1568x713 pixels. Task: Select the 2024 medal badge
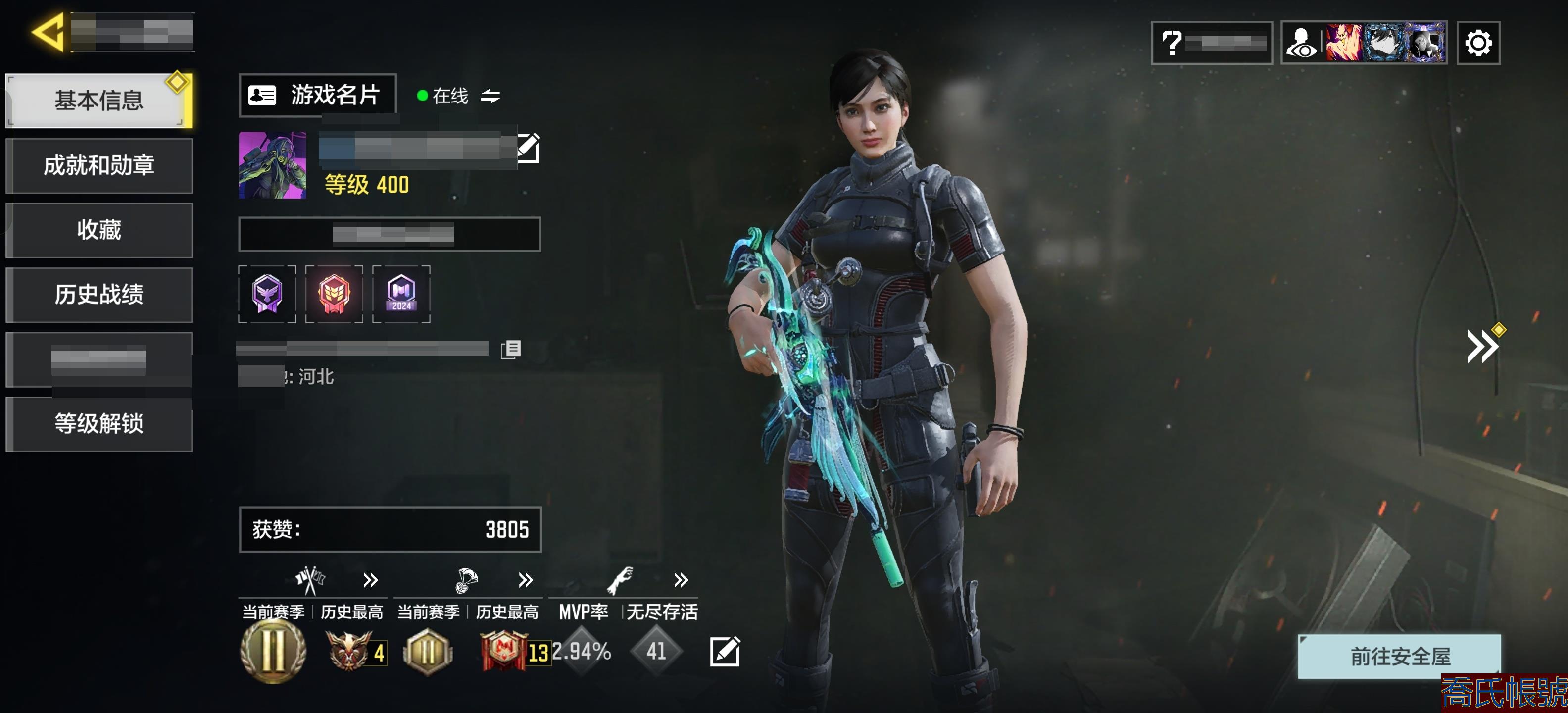(x=401, y=294)
